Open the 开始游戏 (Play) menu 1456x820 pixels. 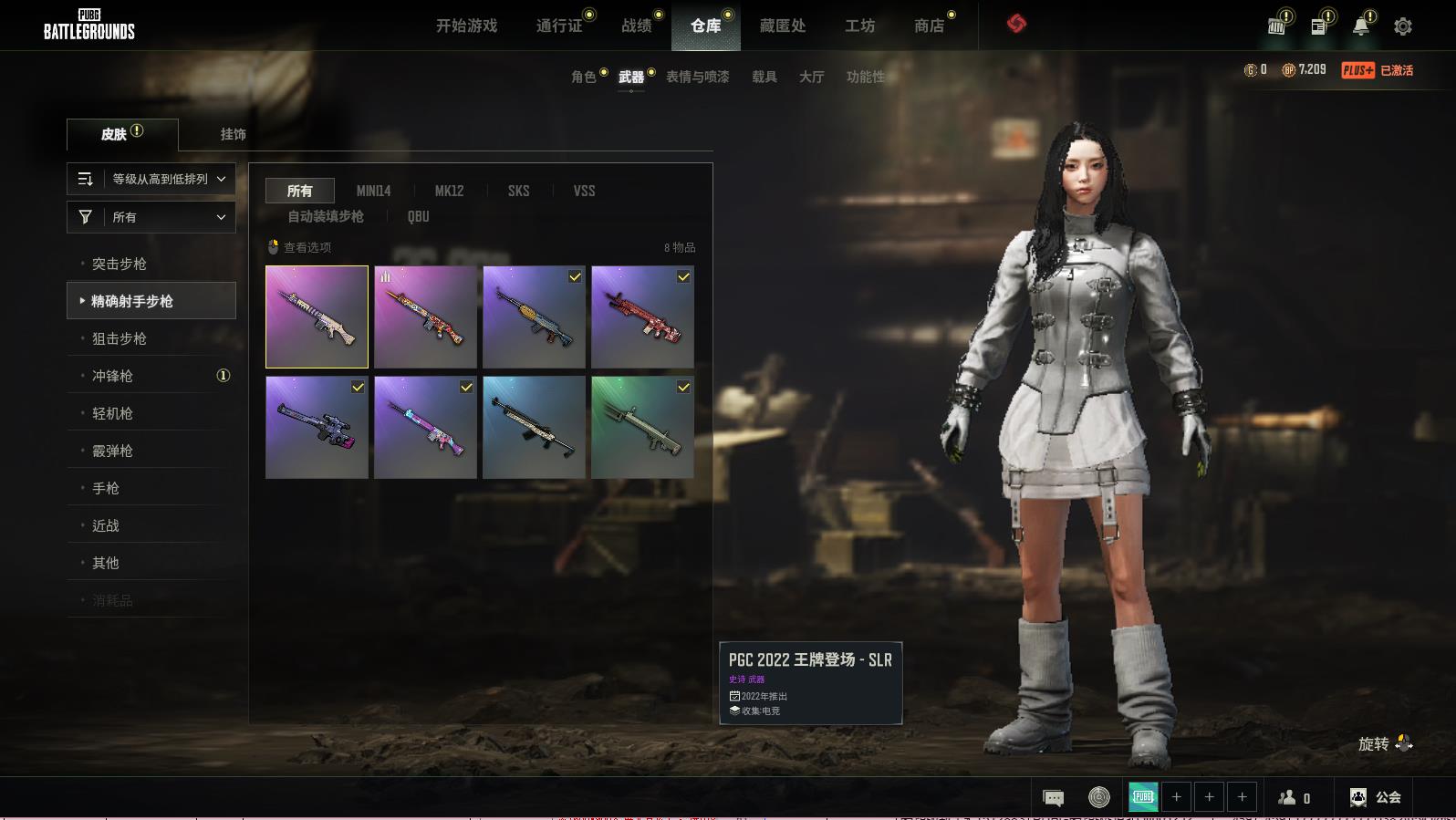click(x=466, y=26)
